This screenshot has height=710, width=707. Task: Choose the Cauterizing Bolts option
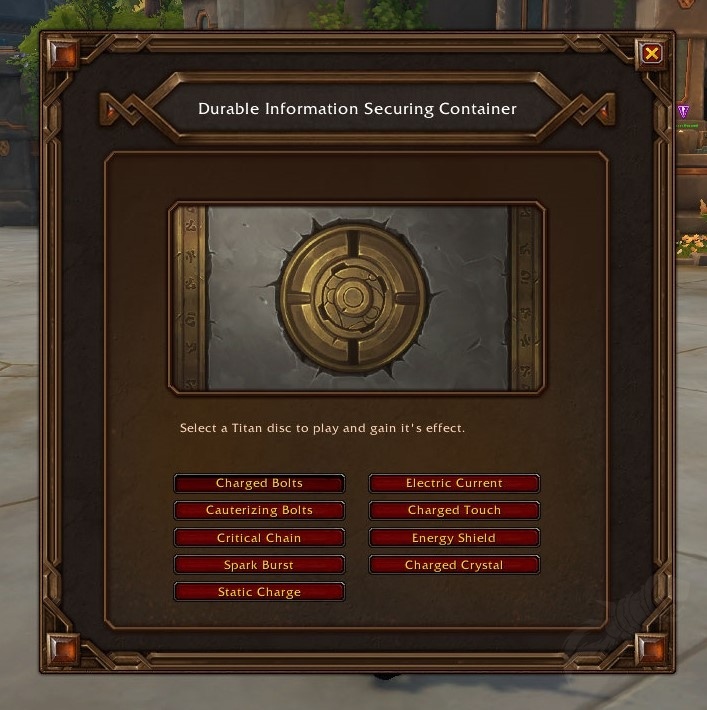(259, 511)
